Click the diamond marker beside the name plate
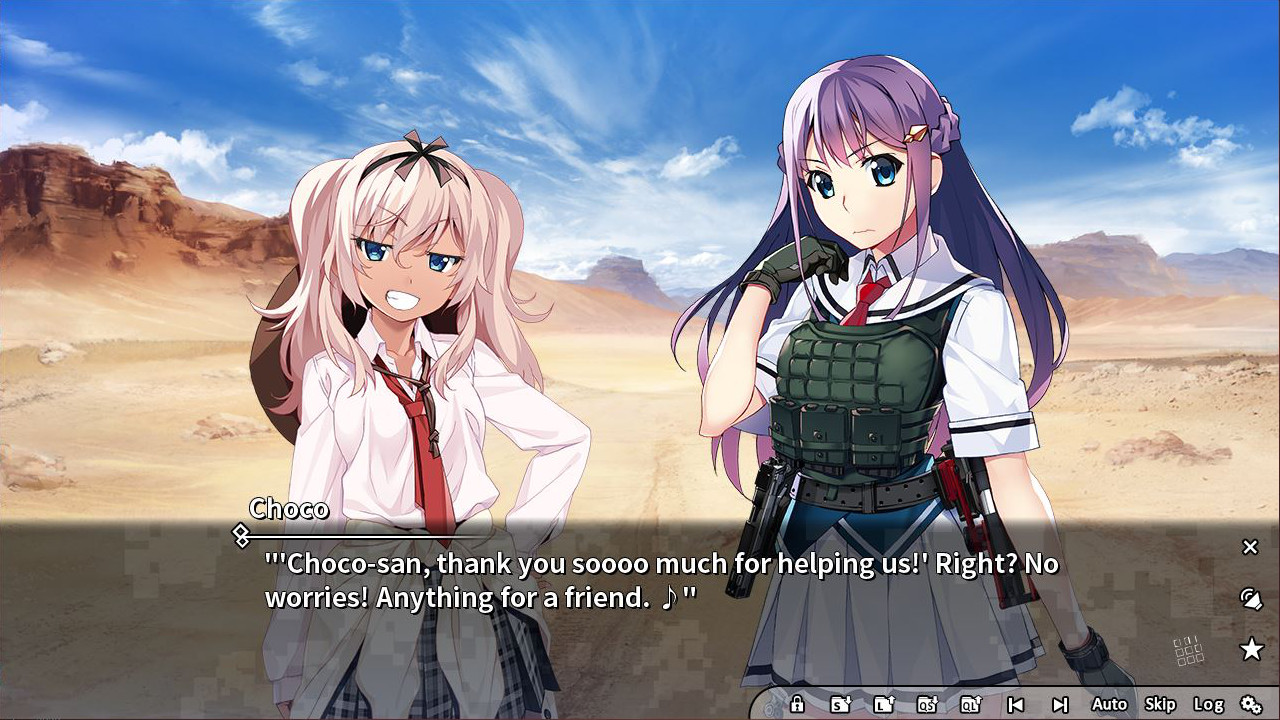The image size is (1280, 720). point(239,534)
